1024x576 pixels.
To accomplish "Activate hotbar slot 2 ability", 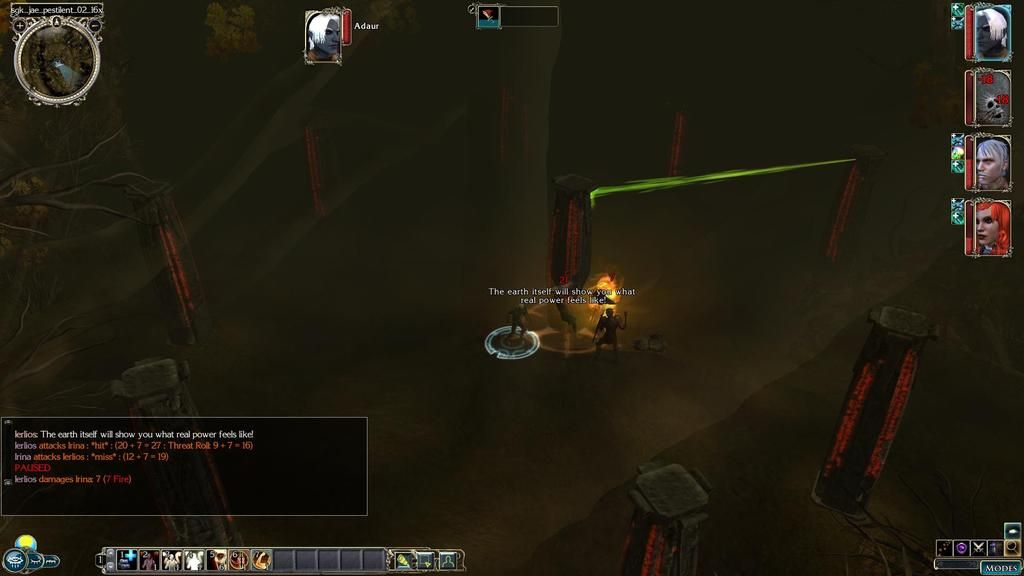I will pos(150,560).
